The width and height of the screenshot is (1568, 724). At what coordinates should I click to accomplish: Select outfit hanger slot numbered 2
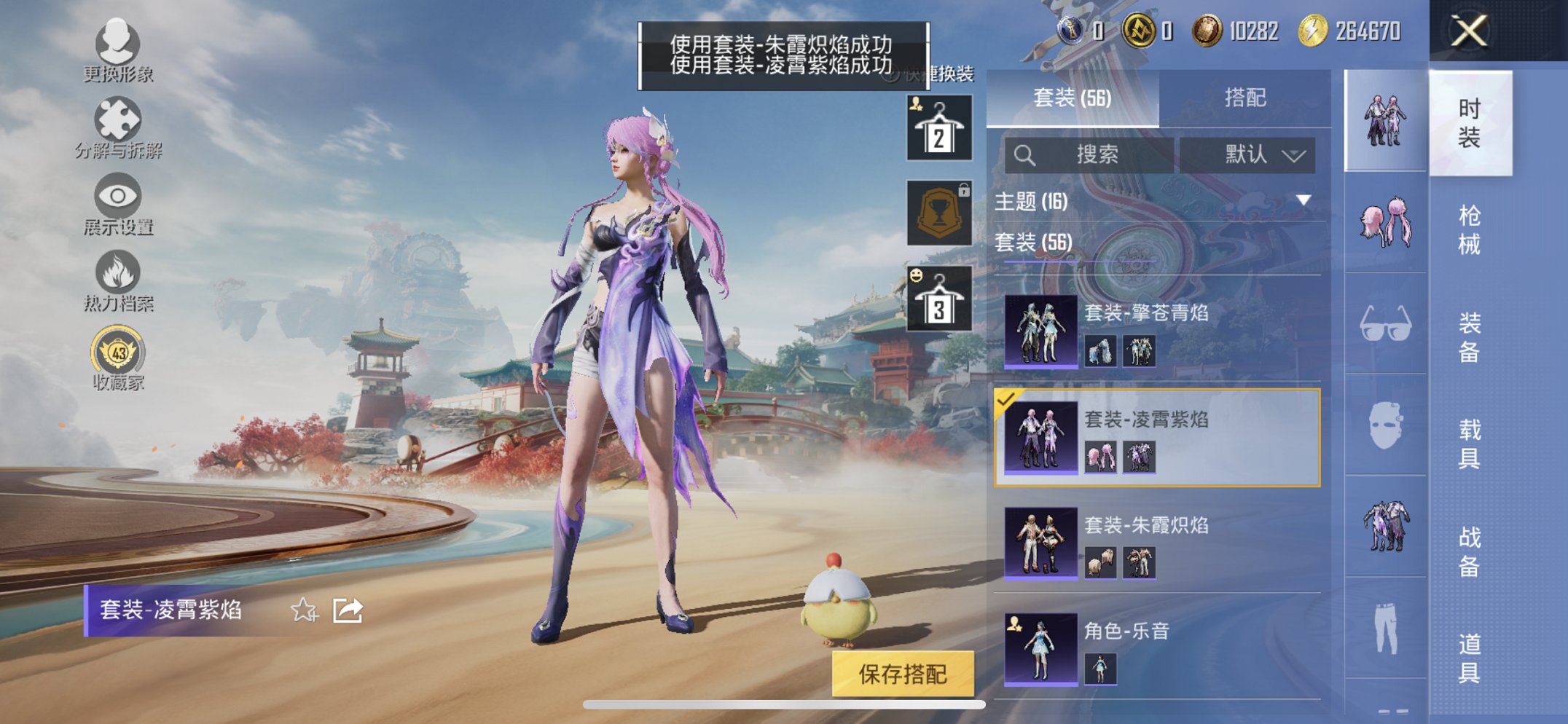pos(938,130)
